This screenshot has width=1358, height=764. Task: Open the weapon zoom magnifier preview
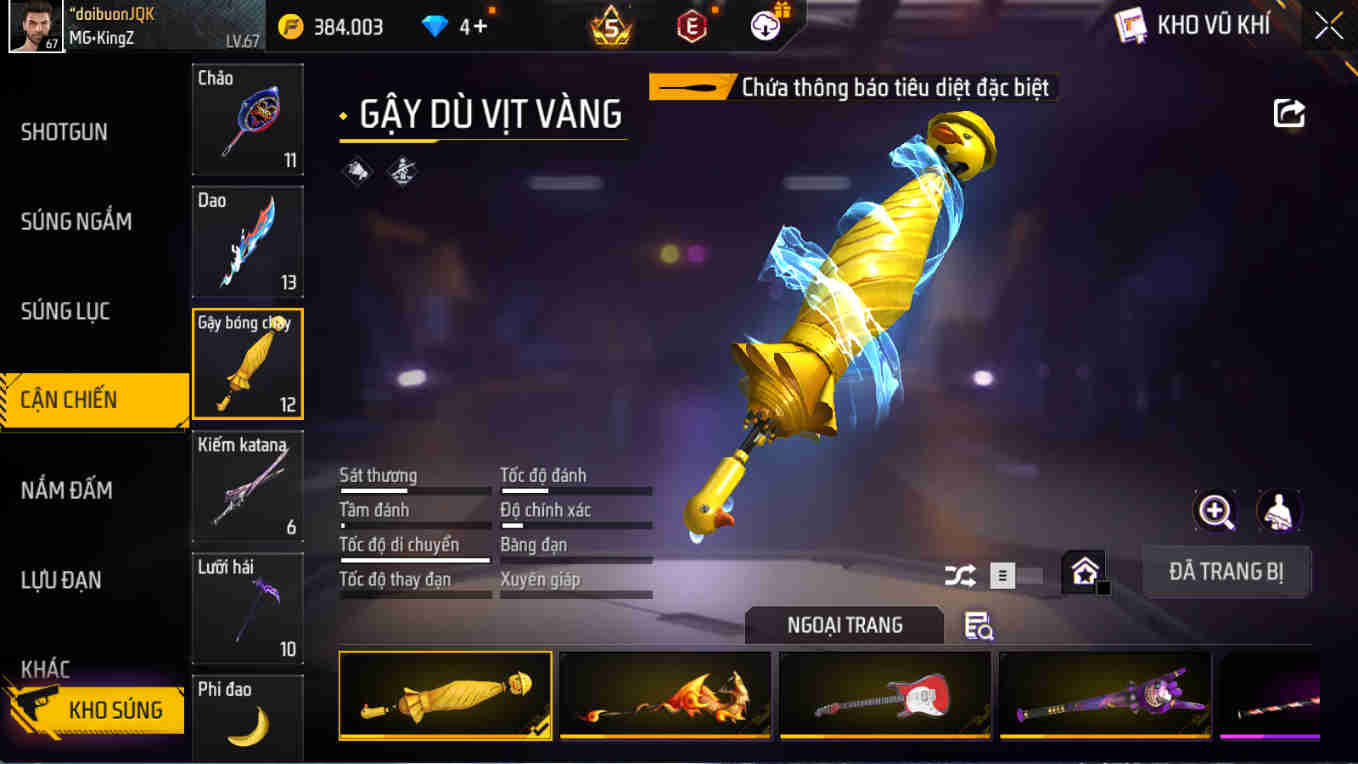(x=1216, y=512)
